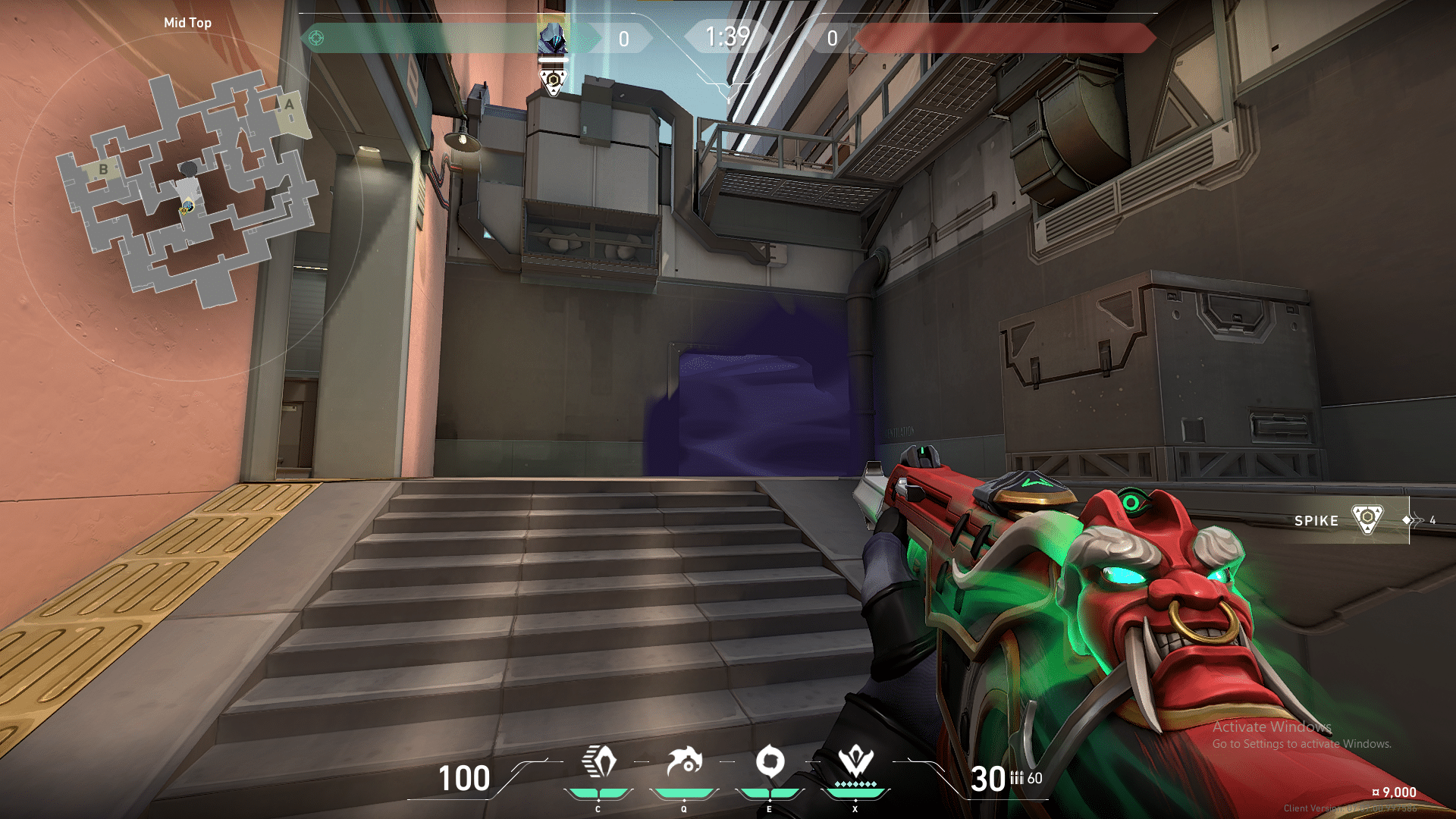Click the Mid Top location label
Screen dimensions: 1456x819
click(187, 23)
